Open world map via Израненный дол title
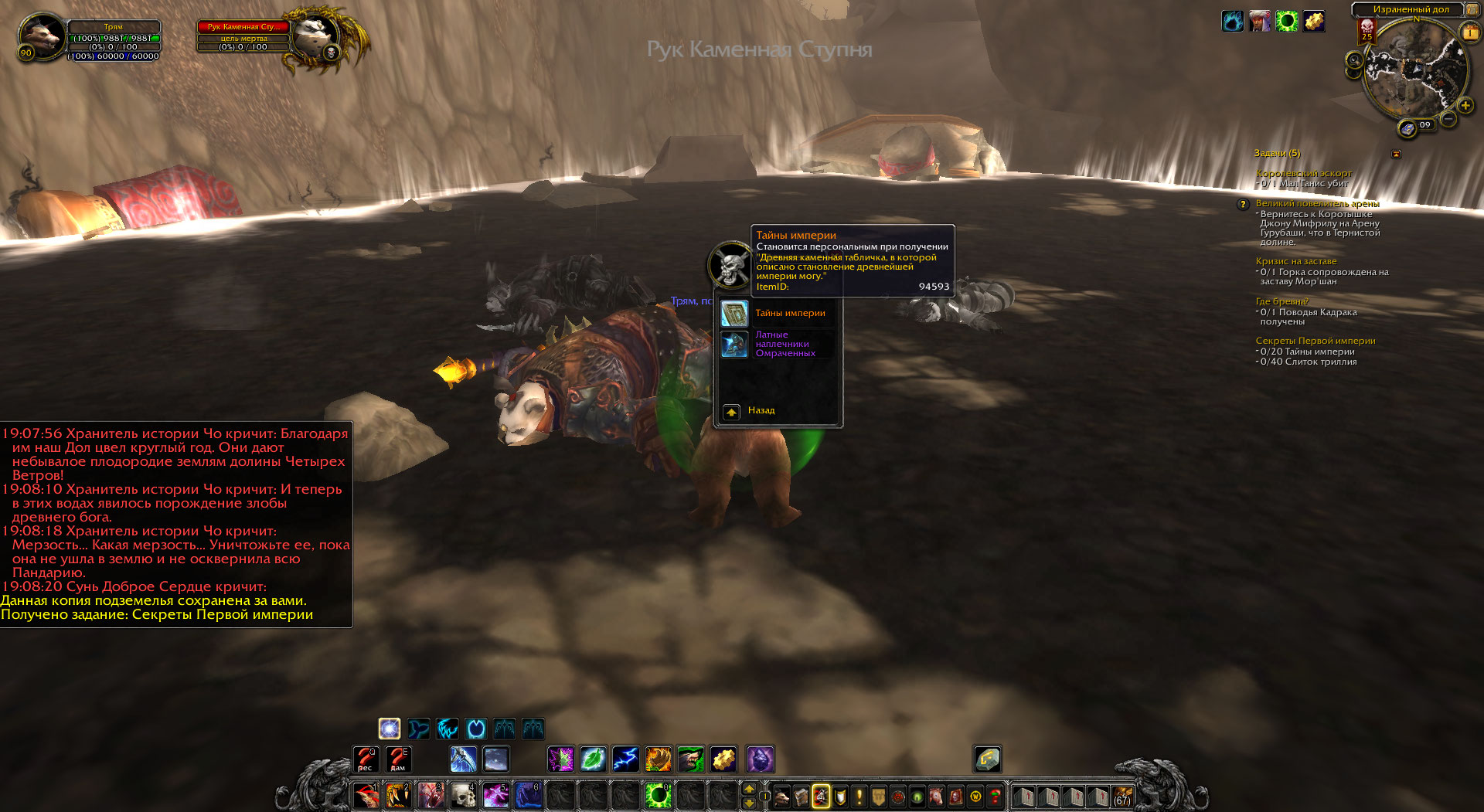1484x812 pixels. 1411,9
